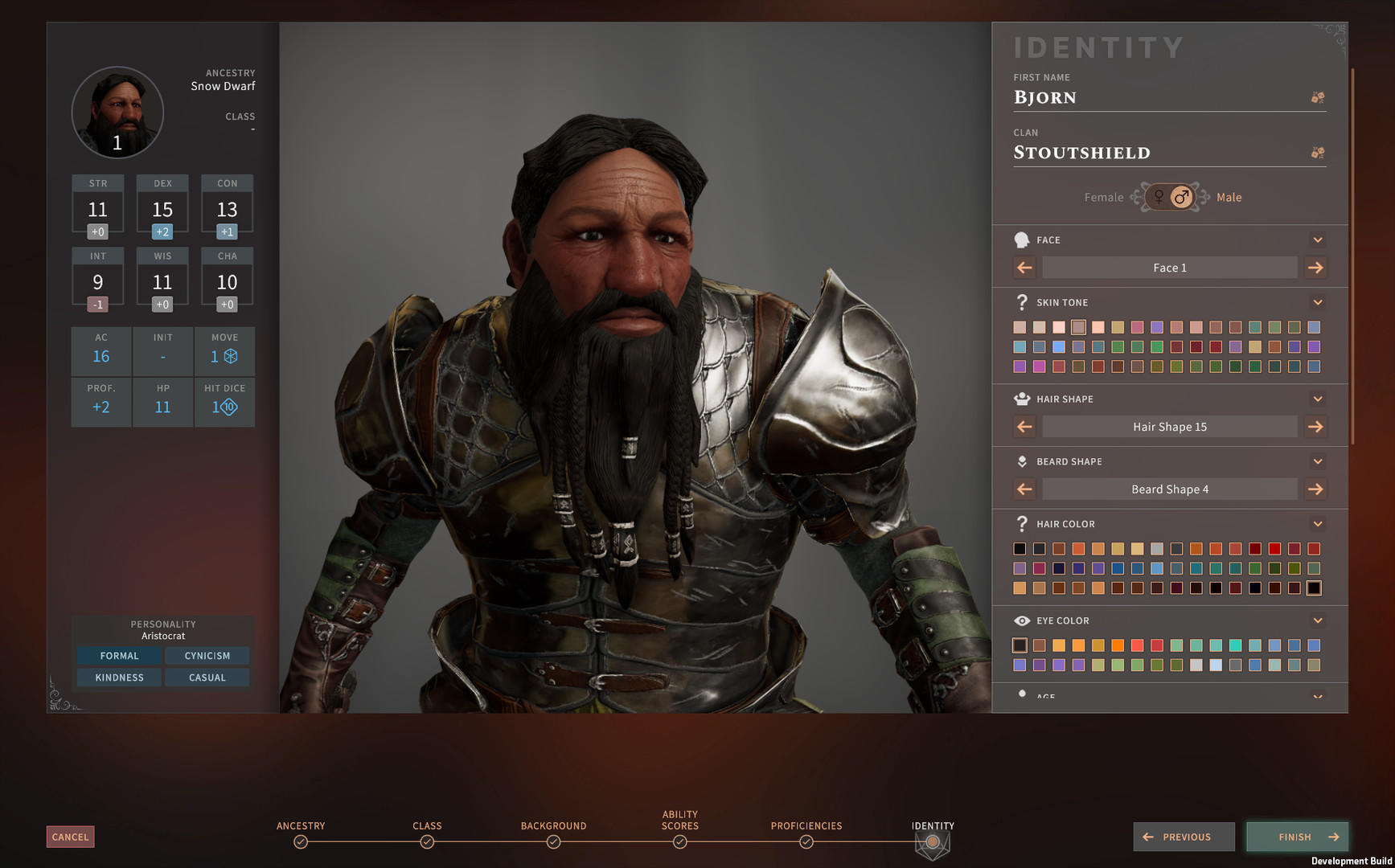Screen dimensions: 1395x868
Task: Click the crown icon beside HAIR SHAPE
Action: pos(1022,398)
